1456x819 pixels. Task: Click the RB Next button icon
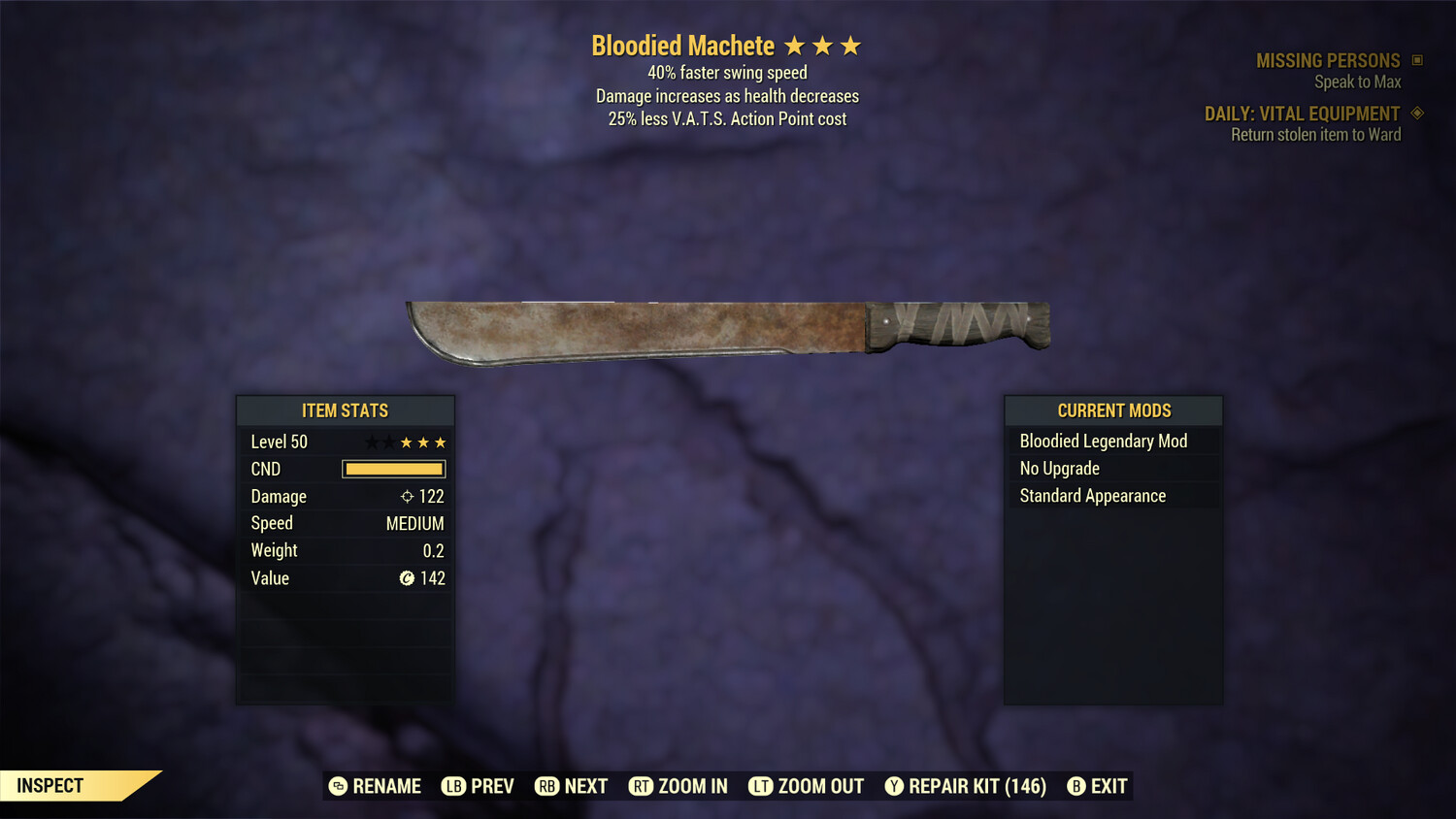[x=545, y=786]
